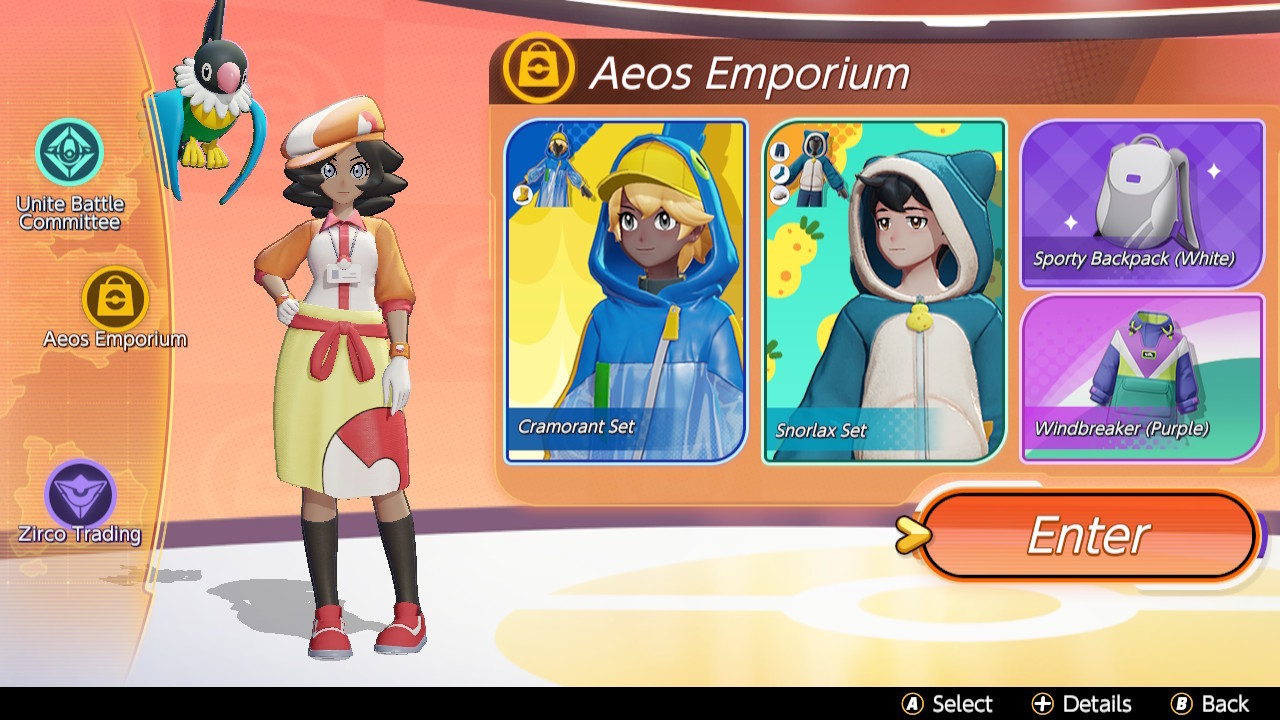Click the boots icon on the Cramorant Set card
Image resolution: width=1280 pixels, height=720 pixels.
[524, 192]
